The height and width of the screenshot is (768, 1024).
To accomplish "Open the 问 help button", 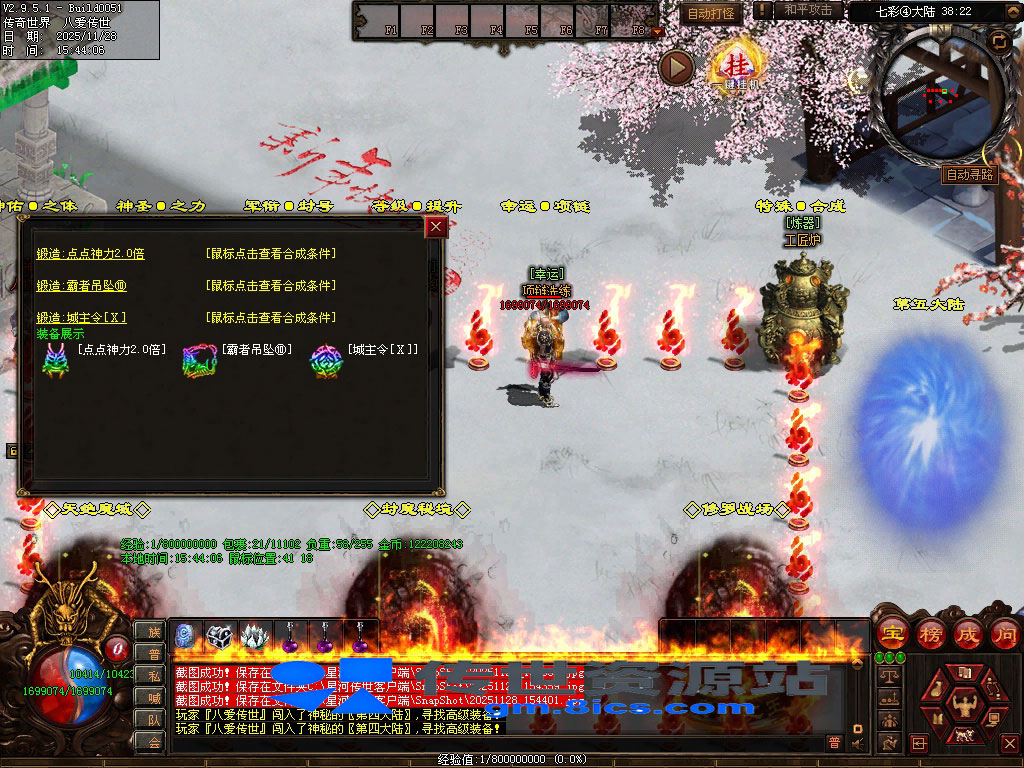I will (x=1003, y=633).
